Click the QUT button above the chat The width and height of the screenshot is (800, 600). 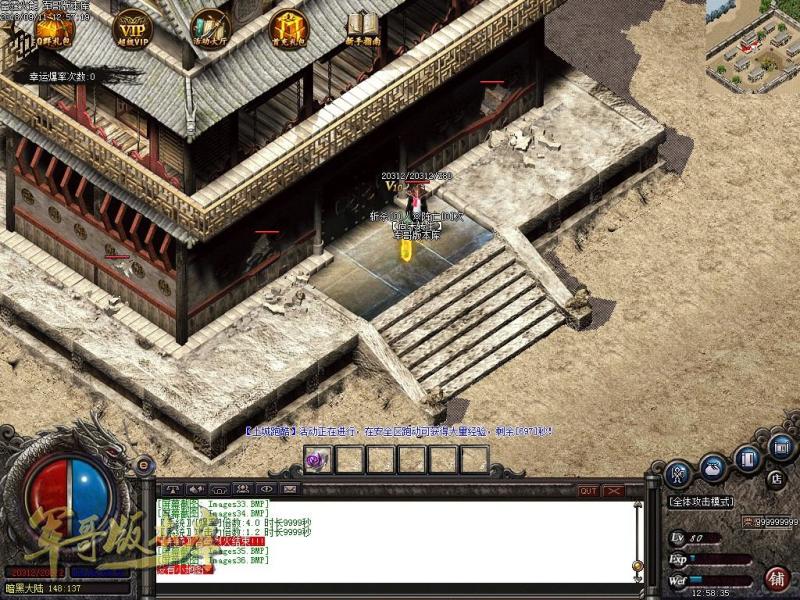coord(588,491)
